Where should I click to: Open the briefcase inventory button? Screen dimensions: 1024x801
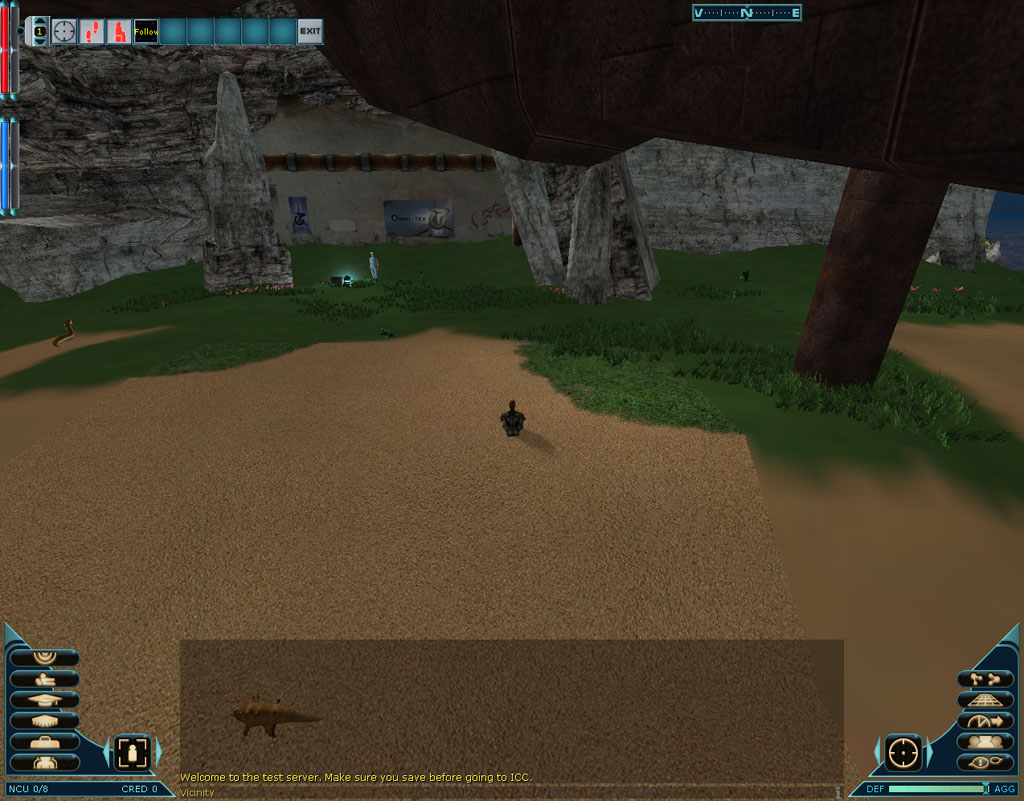(44, 741)
